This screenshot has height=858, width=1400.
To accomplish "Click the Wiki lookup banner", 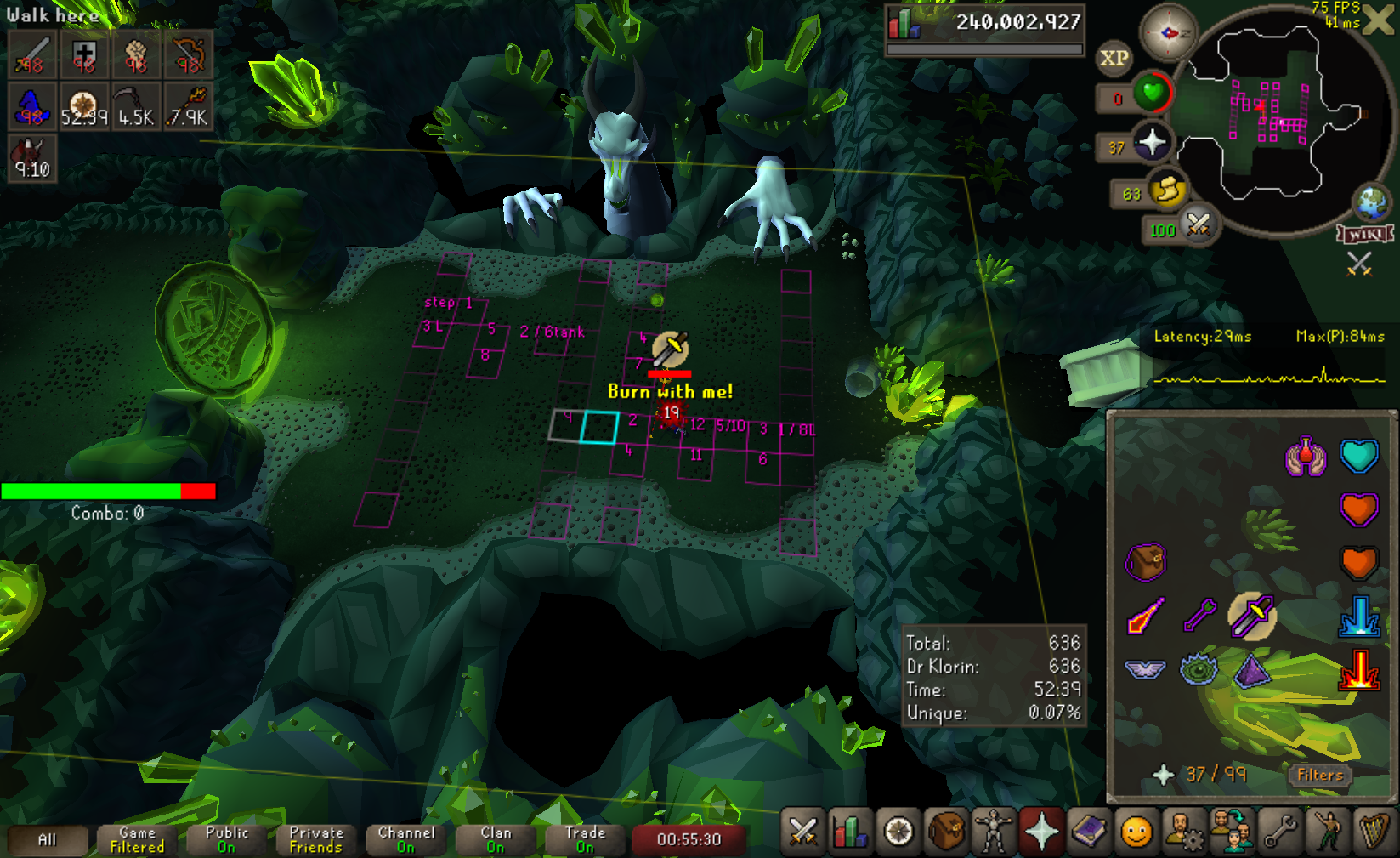I will coord(1365,234).
